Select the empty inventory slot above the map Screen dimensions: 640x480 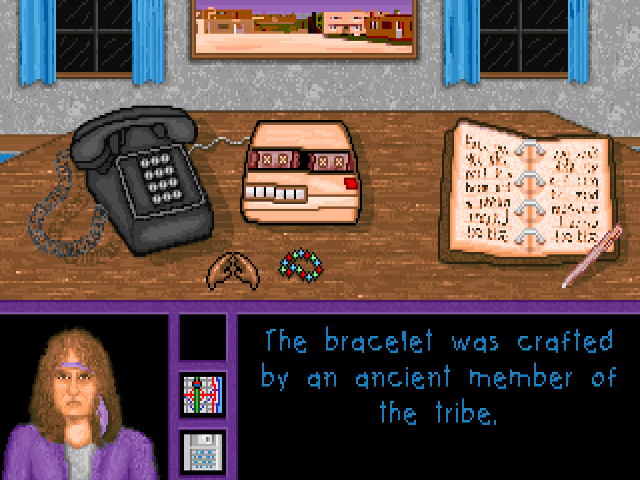point(203,338)
